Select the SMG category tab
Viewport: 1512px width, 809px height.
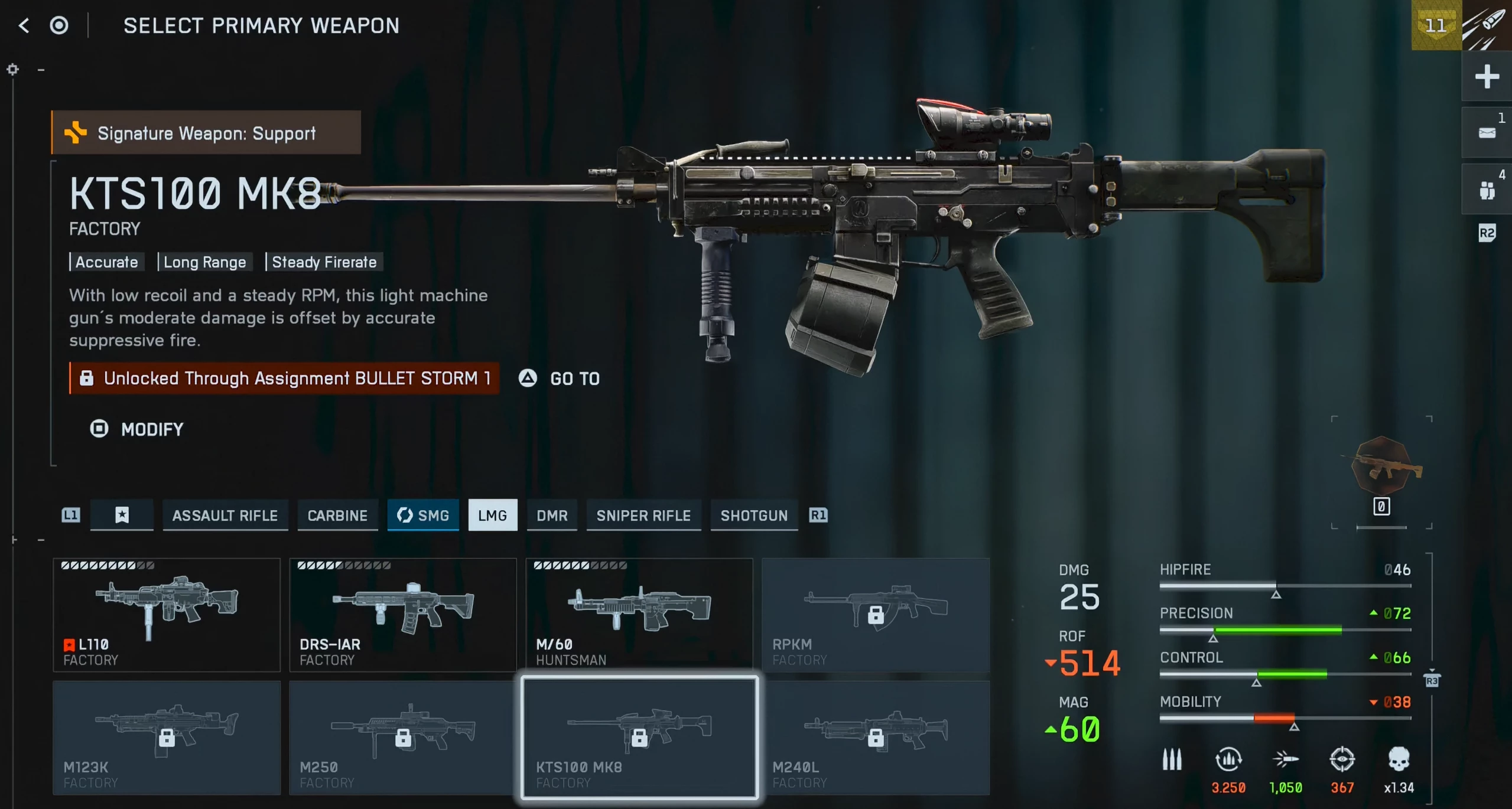tap(423, 516)
